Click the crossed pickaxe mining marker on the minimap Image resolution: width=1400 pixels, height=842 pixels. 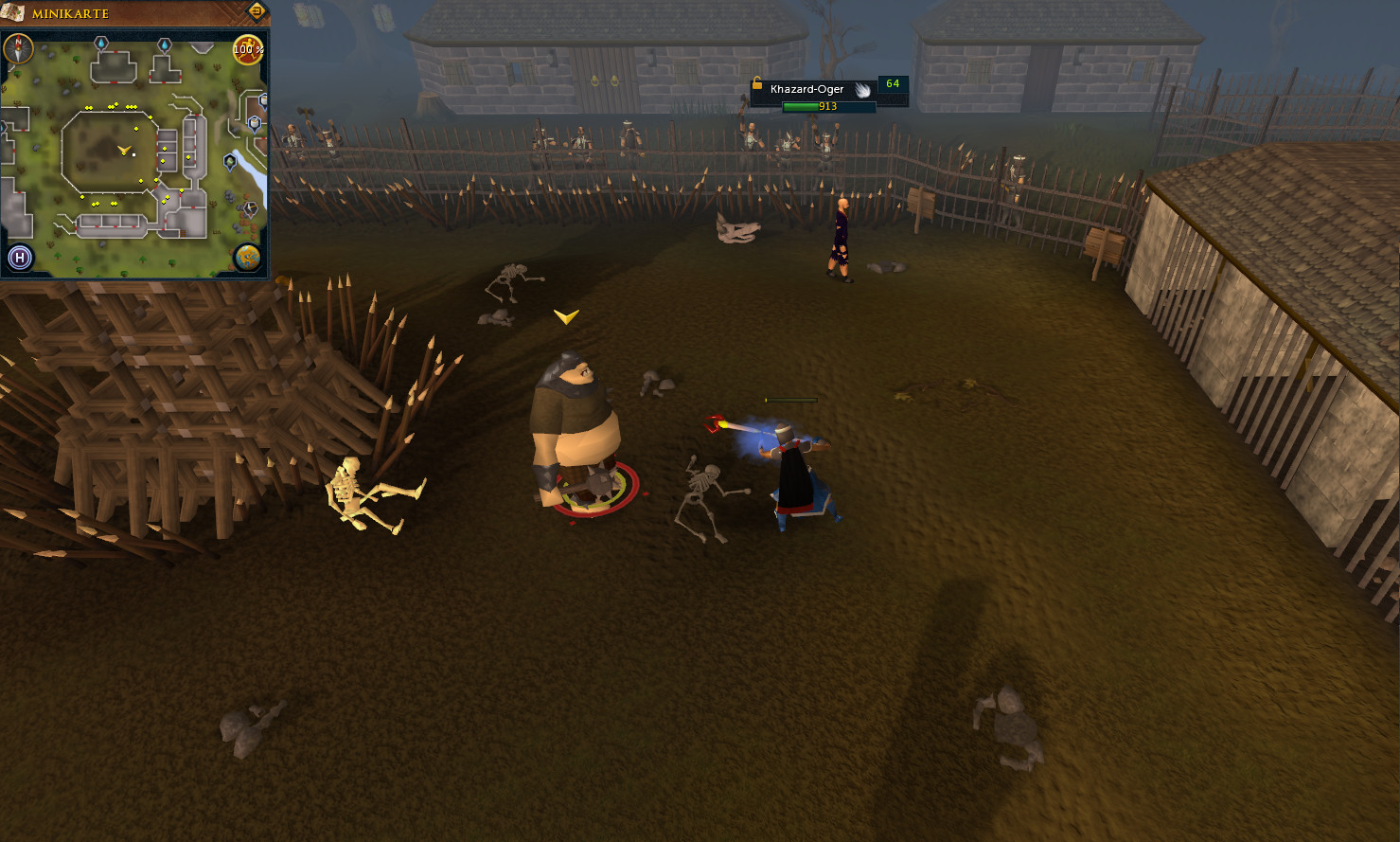(251, 208)
